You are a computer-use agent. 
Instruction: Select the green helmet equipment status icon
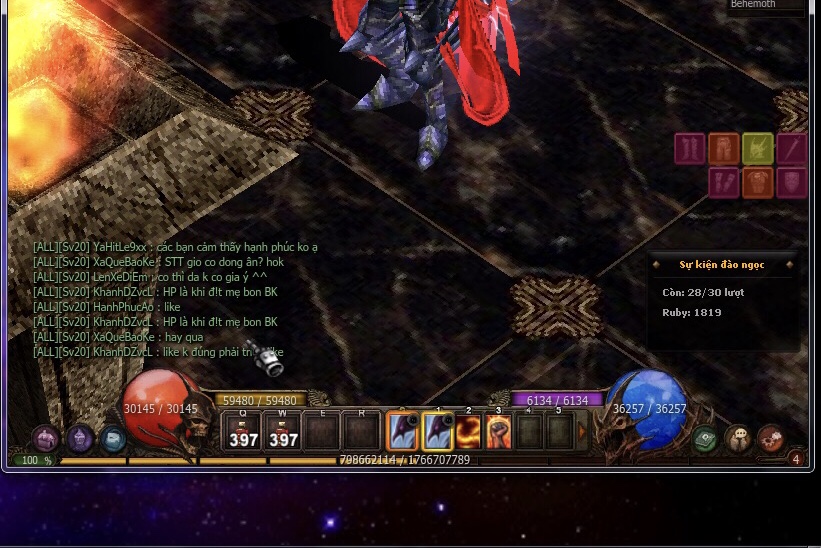tap(758, 149)
